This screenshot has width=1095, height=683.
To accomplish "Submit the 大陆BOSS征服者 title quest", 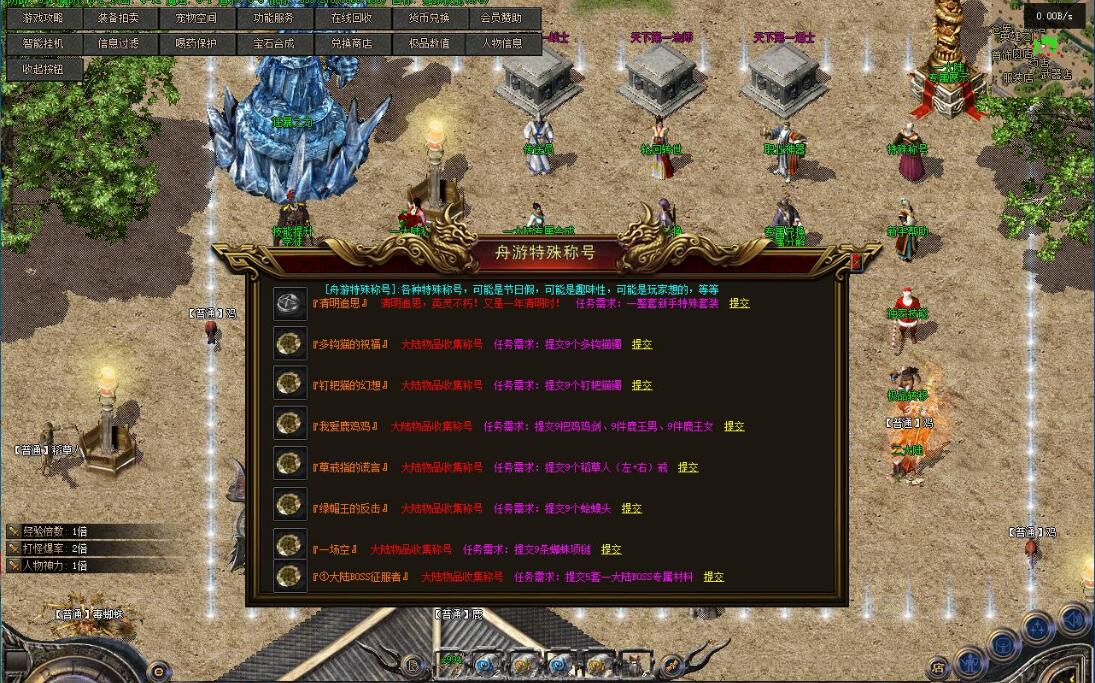I will pyautogui.click(x=713, y=577).
